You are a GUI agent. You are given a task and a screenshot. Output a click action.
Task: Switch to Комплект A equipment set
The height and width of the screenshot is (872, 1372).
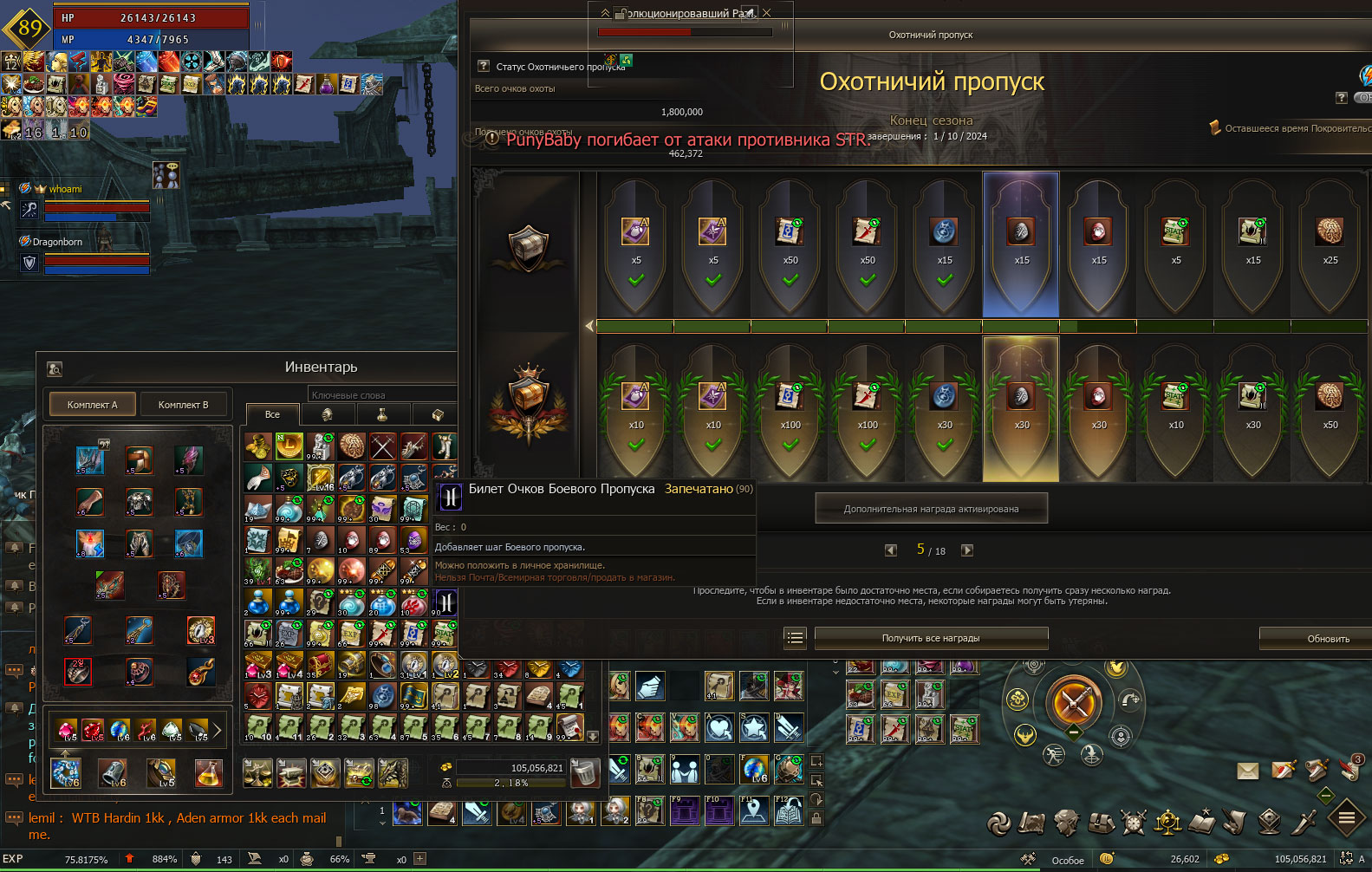click(92, 405)
